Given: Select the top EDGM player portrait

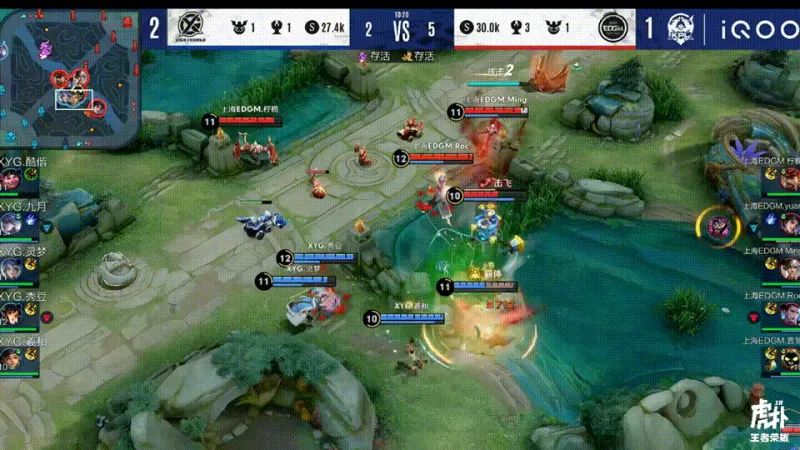Looking at the screenshot, I should coord(789,180).
